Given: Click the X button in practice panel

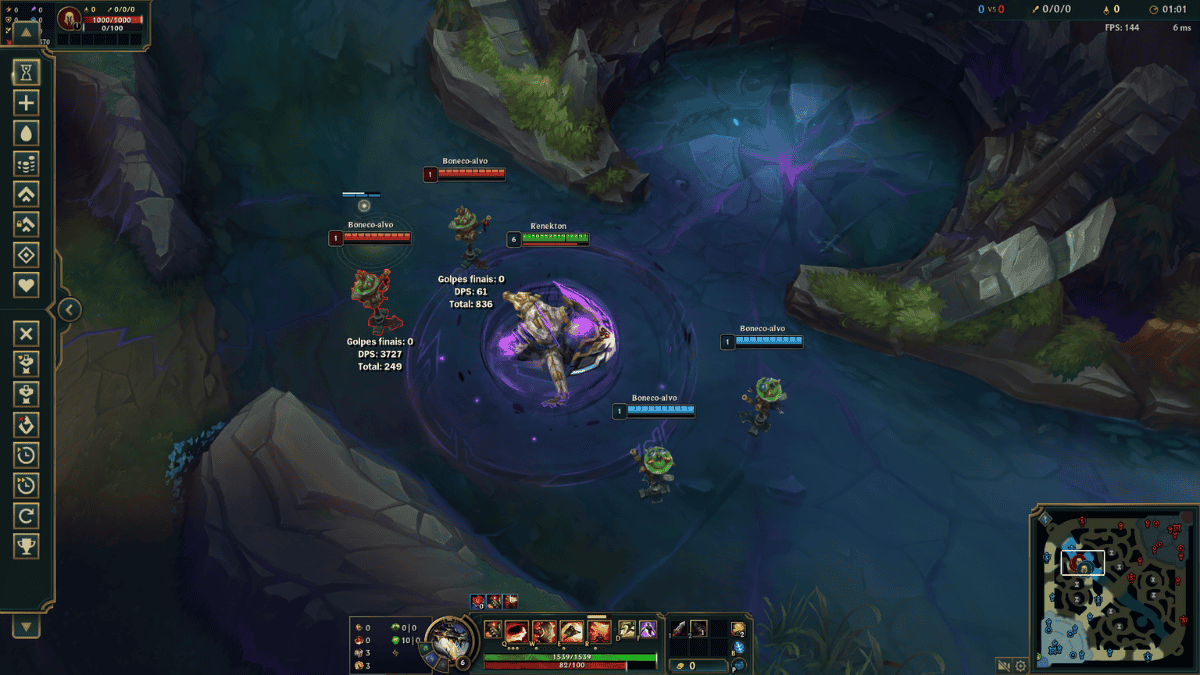Looking at the screenshot, I should pos(27,334).
